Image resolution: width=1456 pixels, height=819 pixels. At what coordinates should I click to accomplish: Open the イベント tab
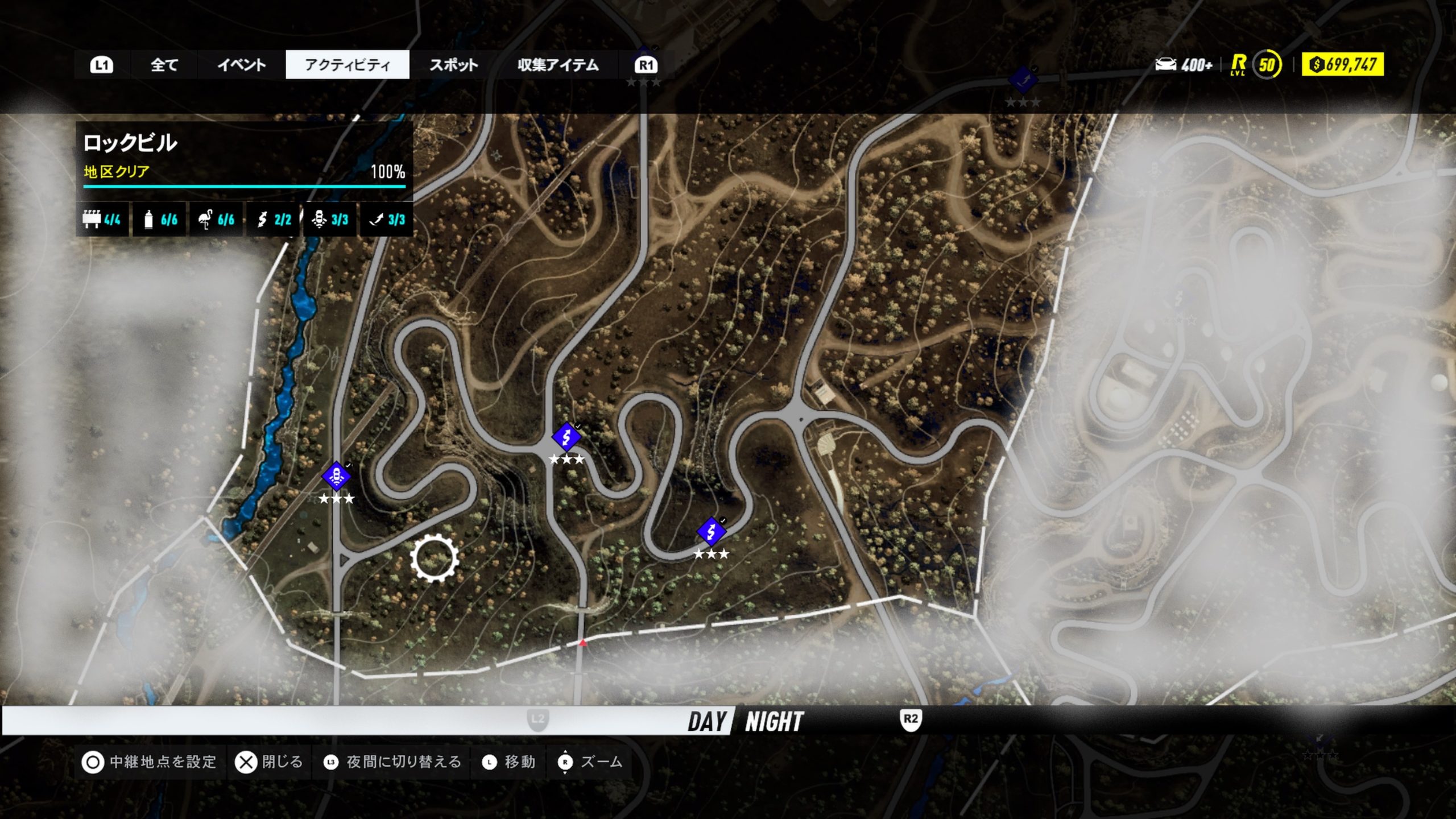tap(241, 65)
